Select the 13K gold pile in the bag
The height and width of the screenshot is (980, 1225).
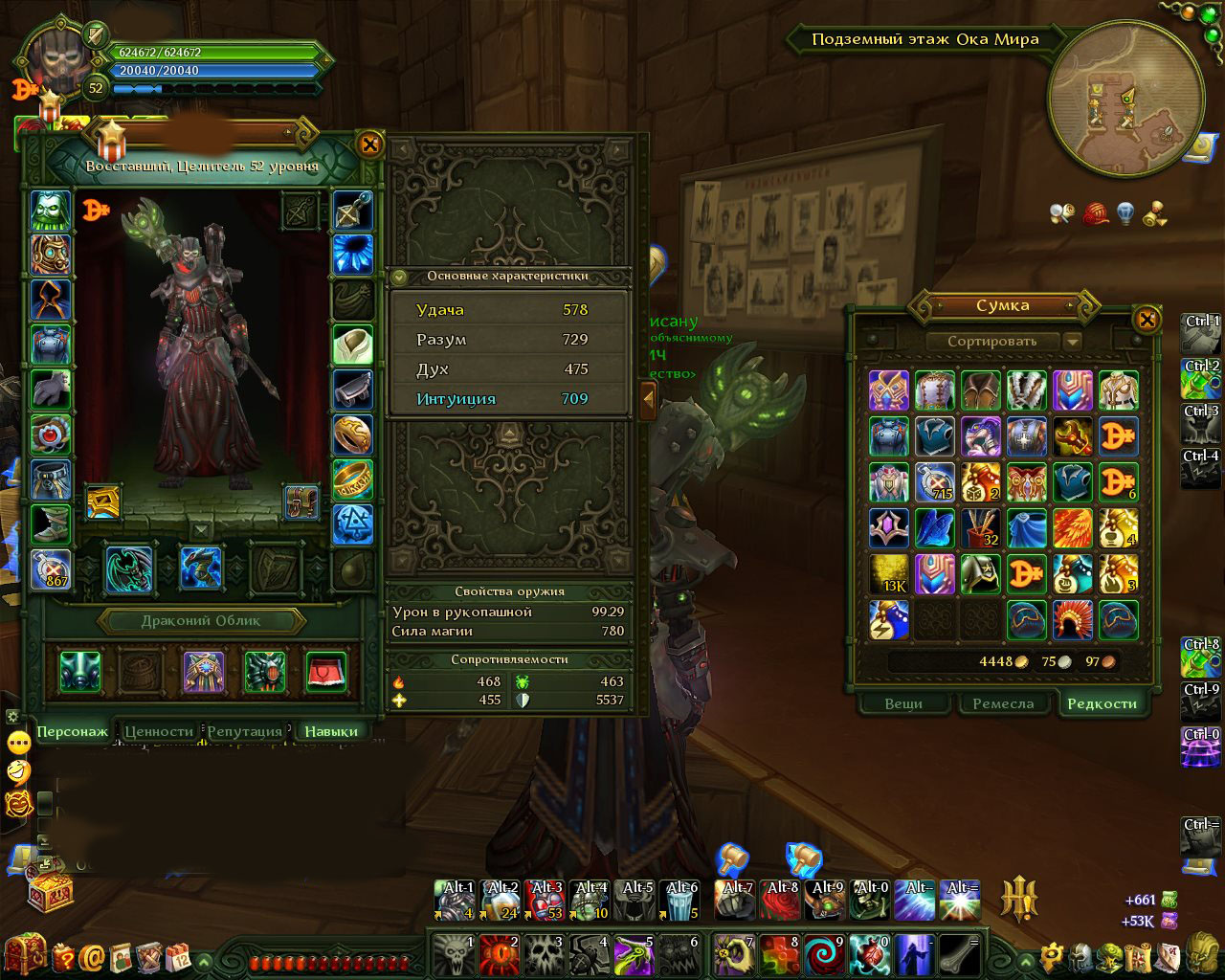click(888, 574)
